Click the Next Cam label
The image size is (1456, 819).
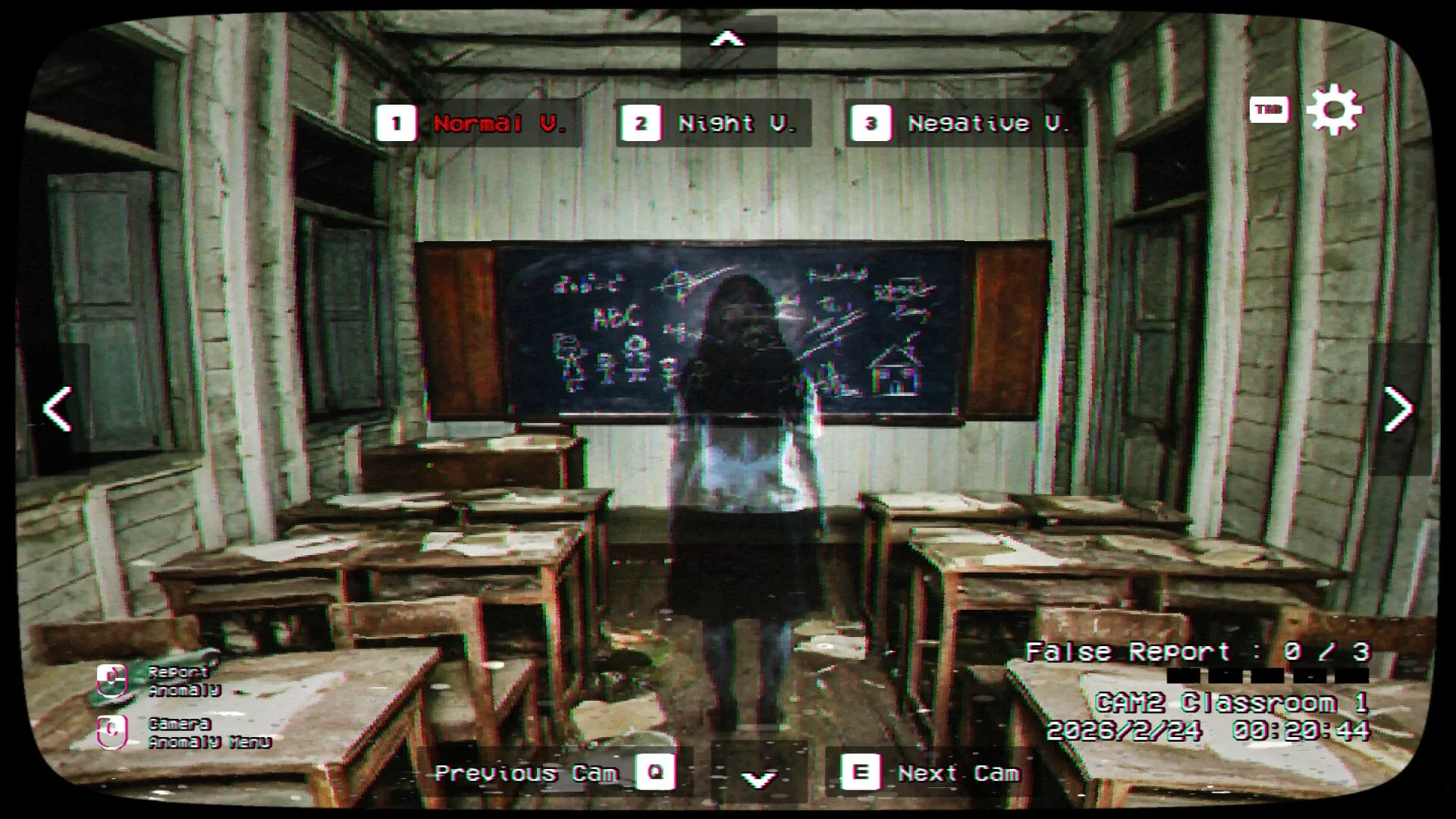coord(959,773)
